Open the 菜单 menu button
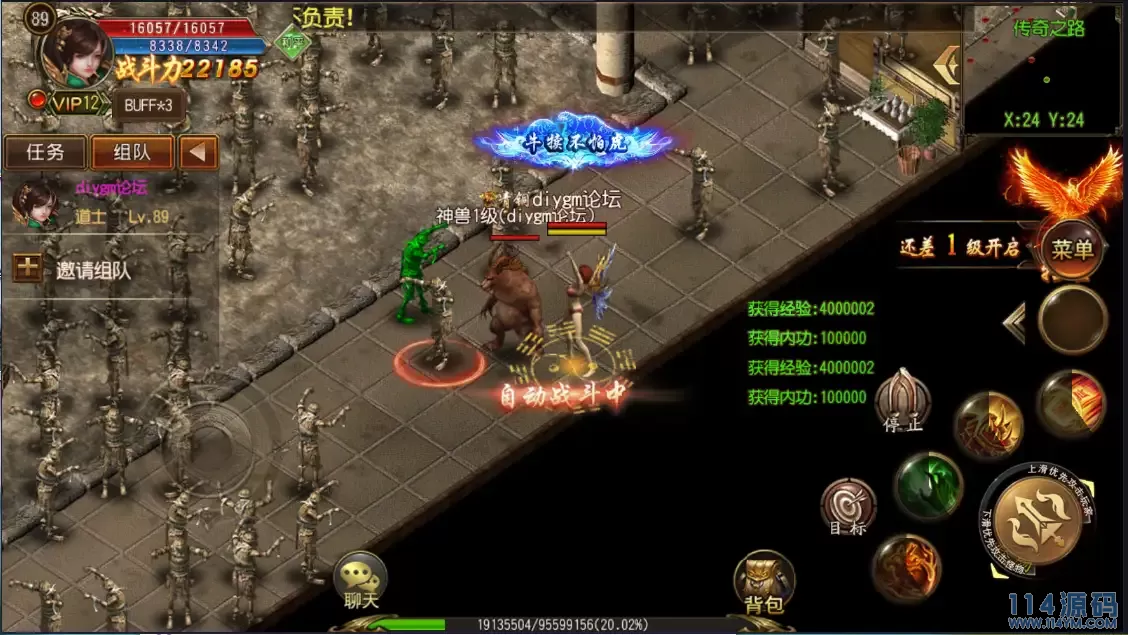 [x=1072, y=249]
